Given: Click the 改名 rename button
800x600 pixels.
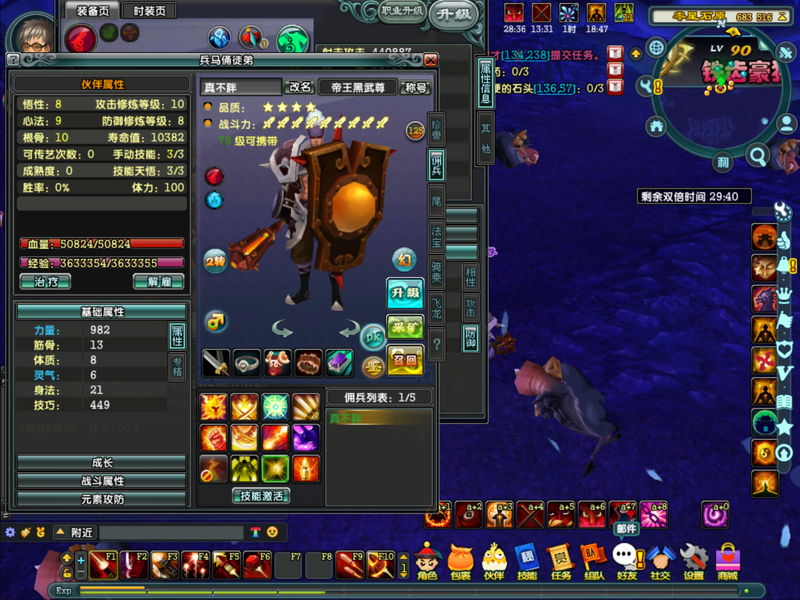Looking at the screenshot, I should tap(300, 88).
